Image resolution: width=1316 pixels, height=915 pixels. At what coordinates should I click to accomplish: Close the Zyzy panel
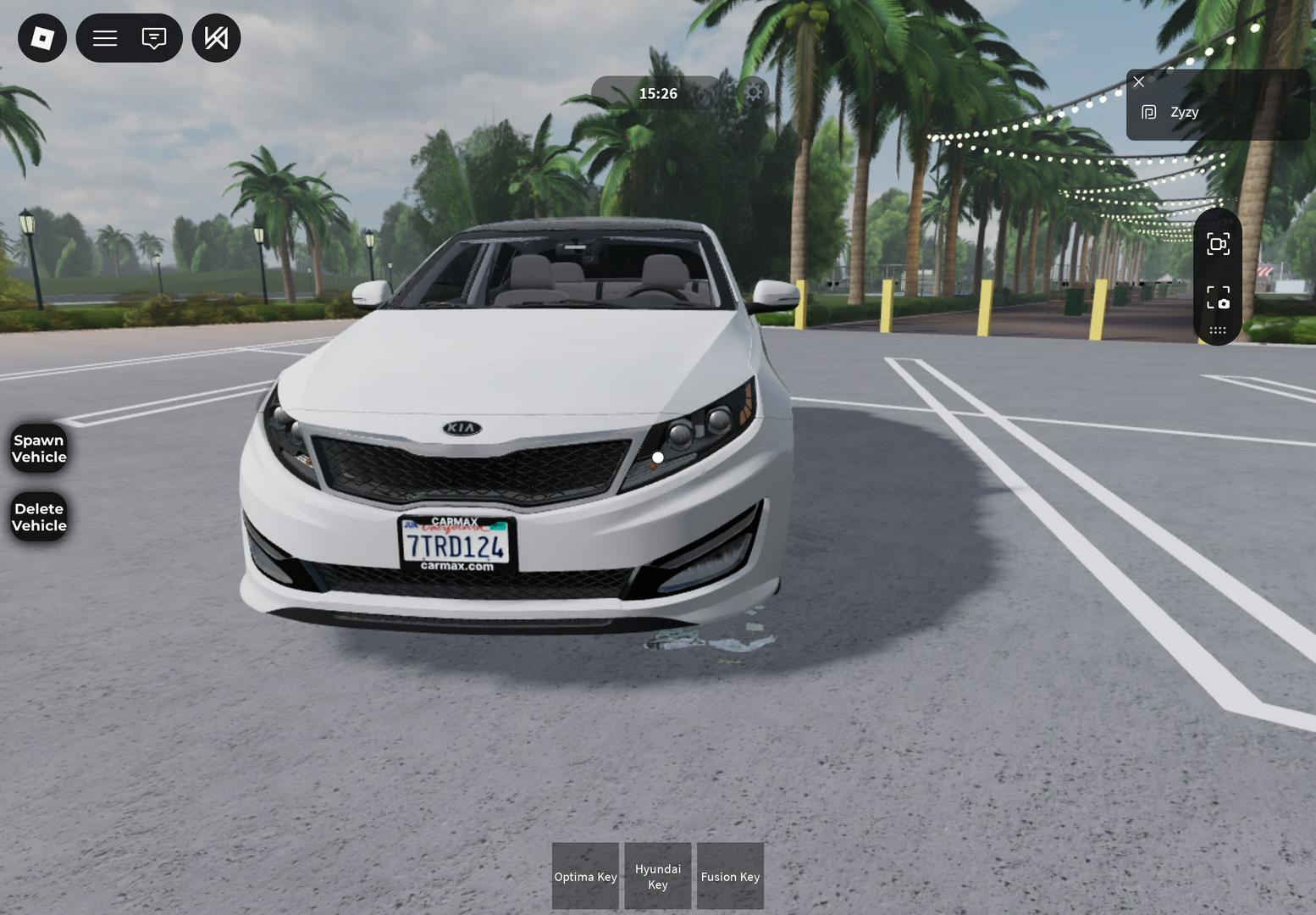[1139, 82]
